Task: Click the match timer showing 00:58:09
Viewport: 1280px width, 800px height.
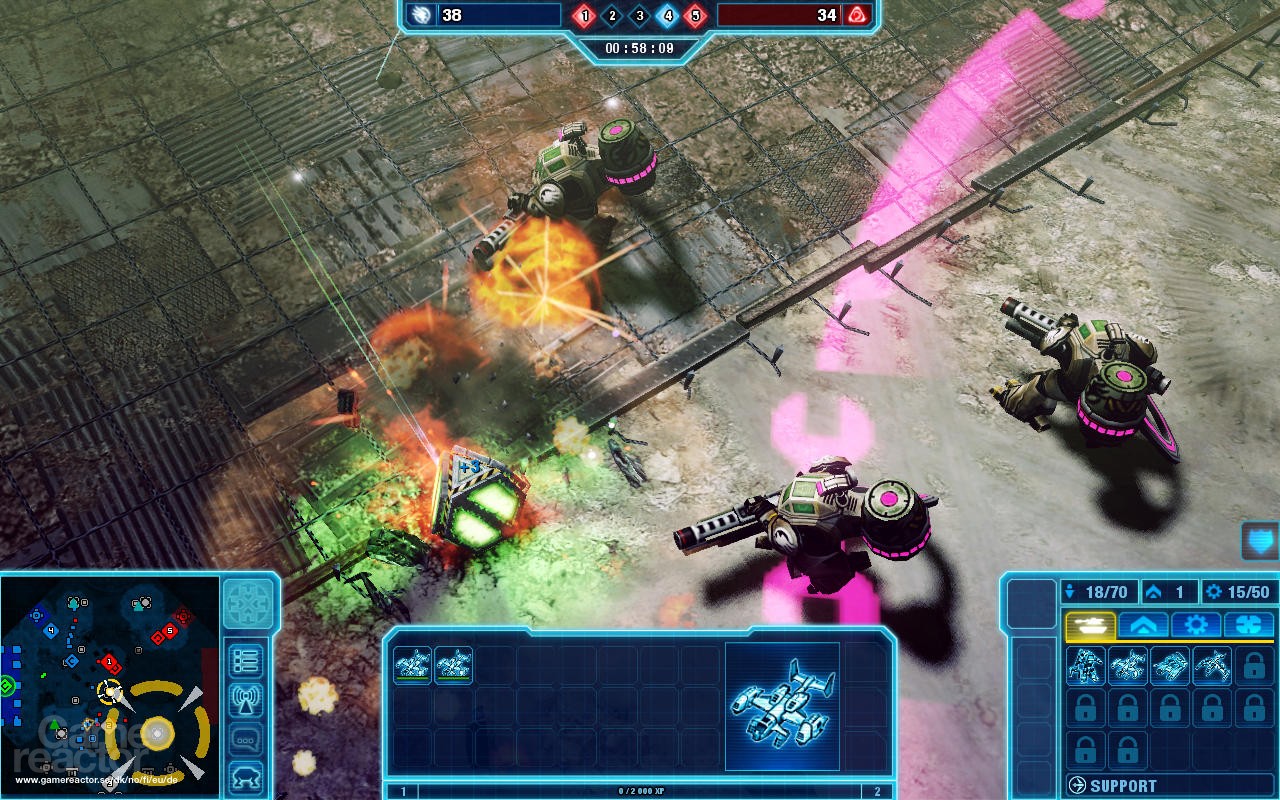Action: point(640,48)
